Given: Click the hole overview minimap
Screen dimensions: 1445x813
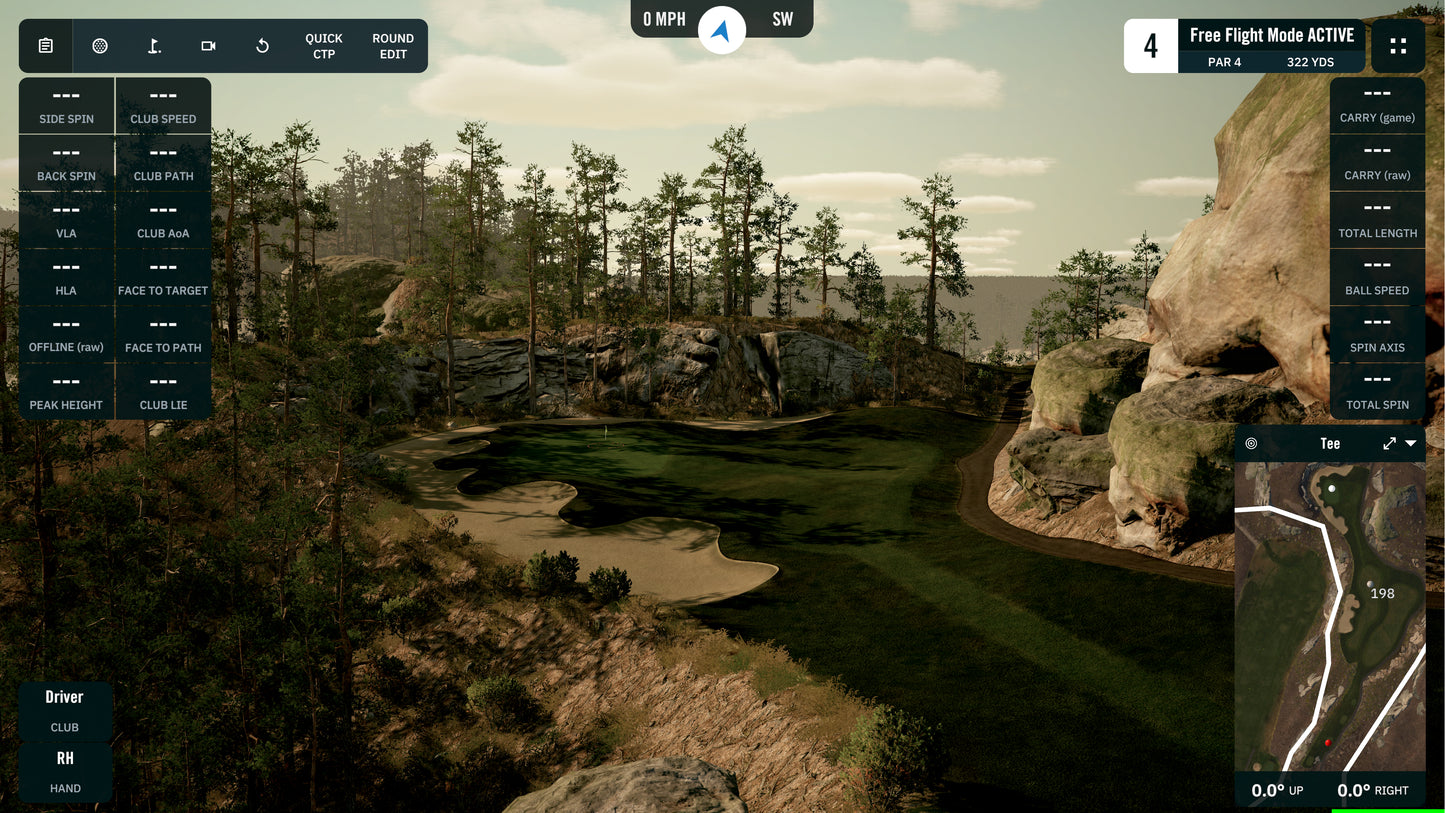Looking at the screenshot, I should point(1330,620).
